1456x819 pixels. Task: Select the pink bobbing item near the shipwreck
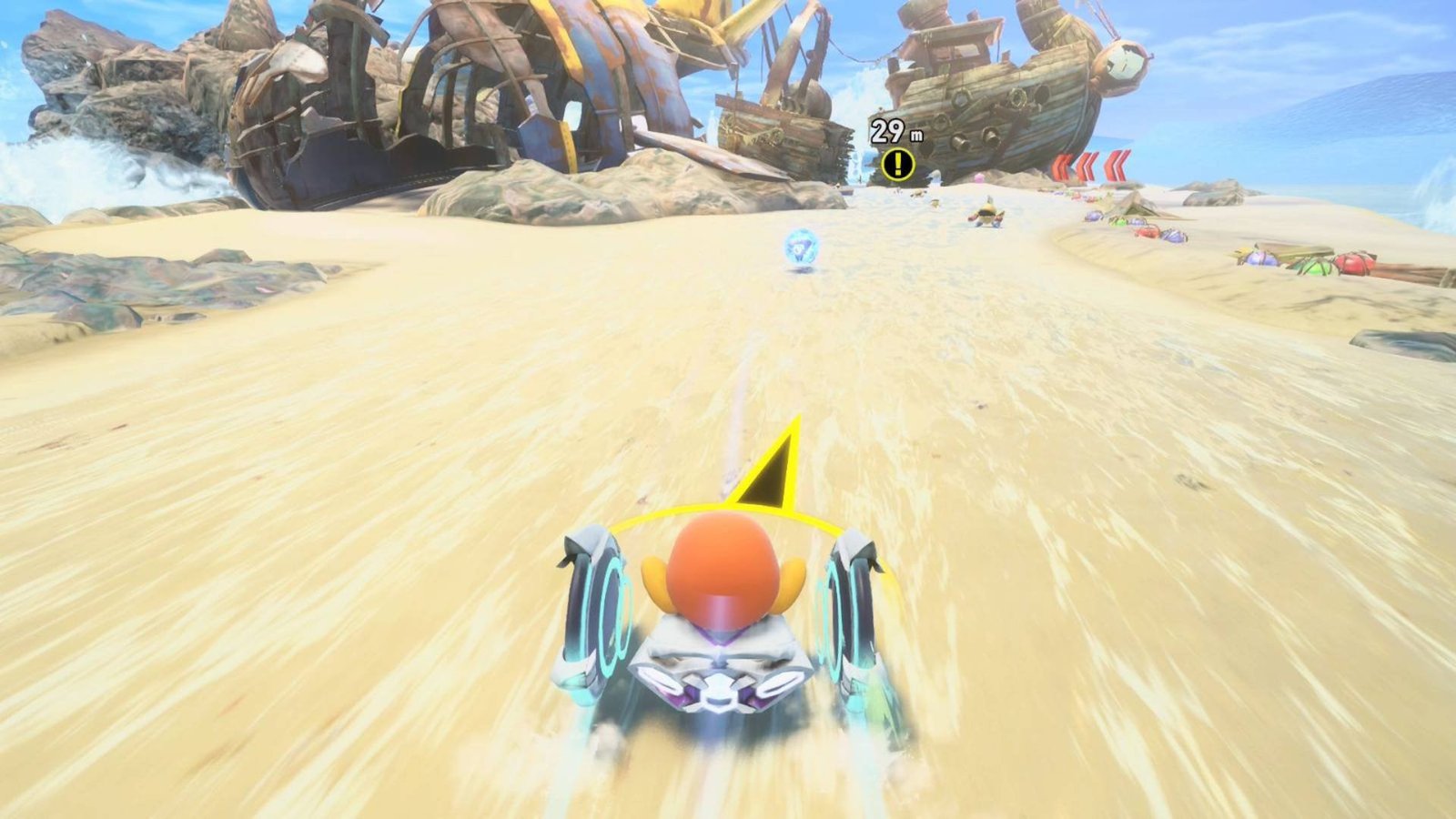point(979,177)
